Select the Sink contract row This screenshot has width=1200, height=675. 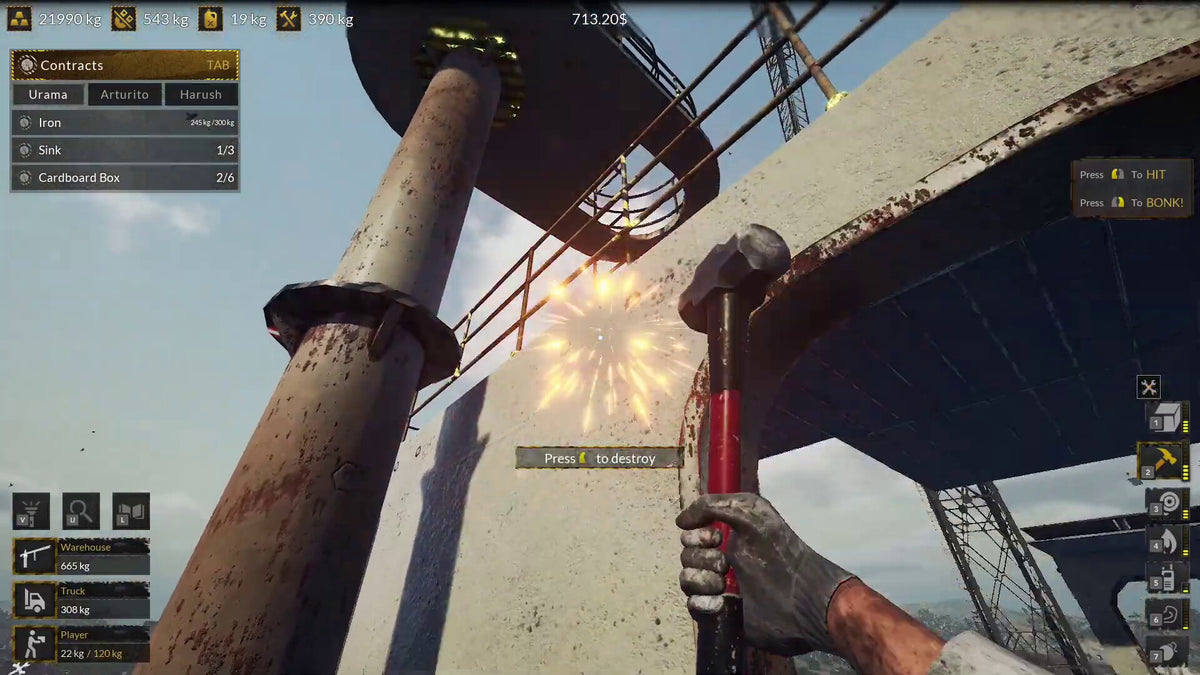125,150
